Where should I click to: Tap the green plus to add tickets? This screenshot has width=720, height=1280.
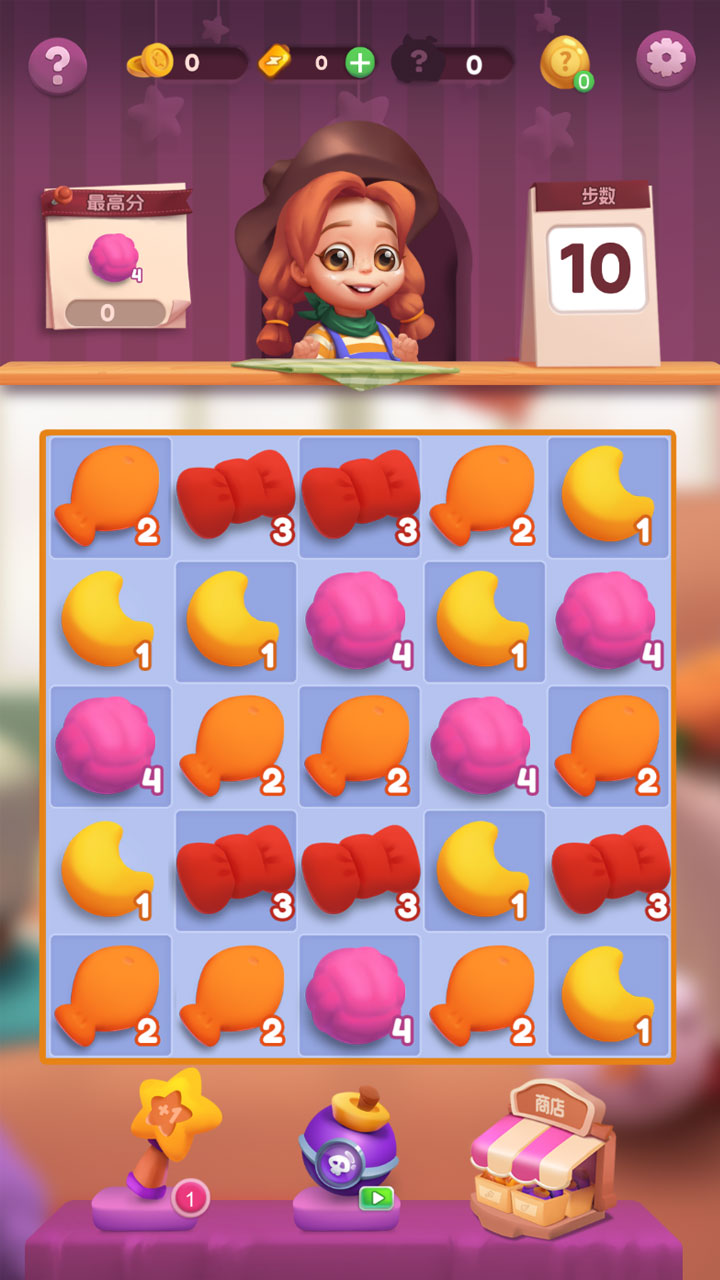359,63
